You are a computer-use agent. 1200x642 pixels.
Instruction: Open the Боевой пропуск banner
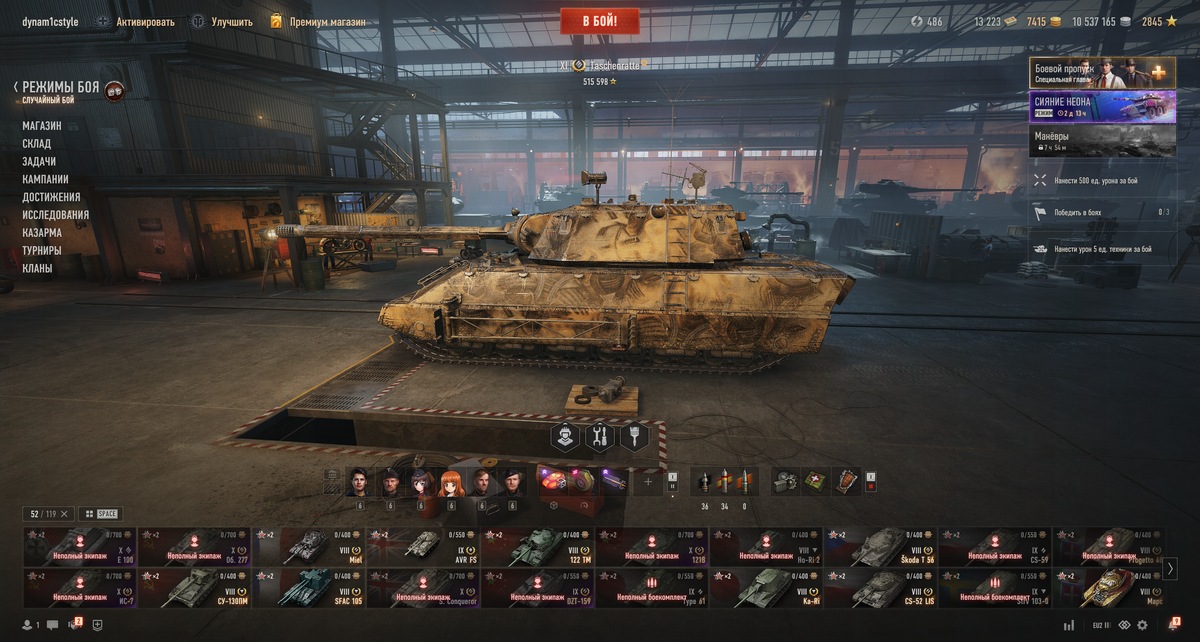(x=1102, y=73)
